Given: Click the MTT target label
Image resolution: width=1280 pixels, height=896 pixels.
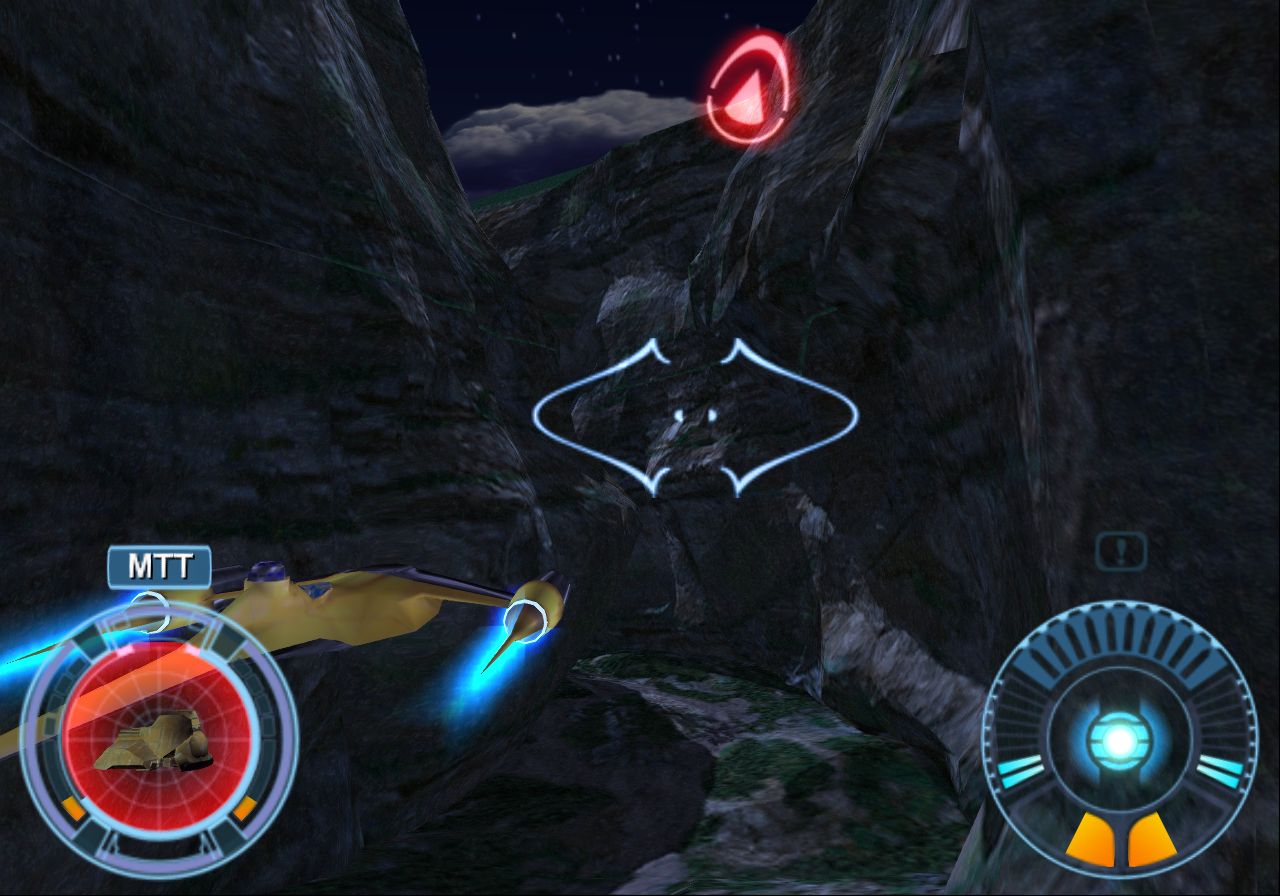Looking at the screenshot, I should point(159,567).
